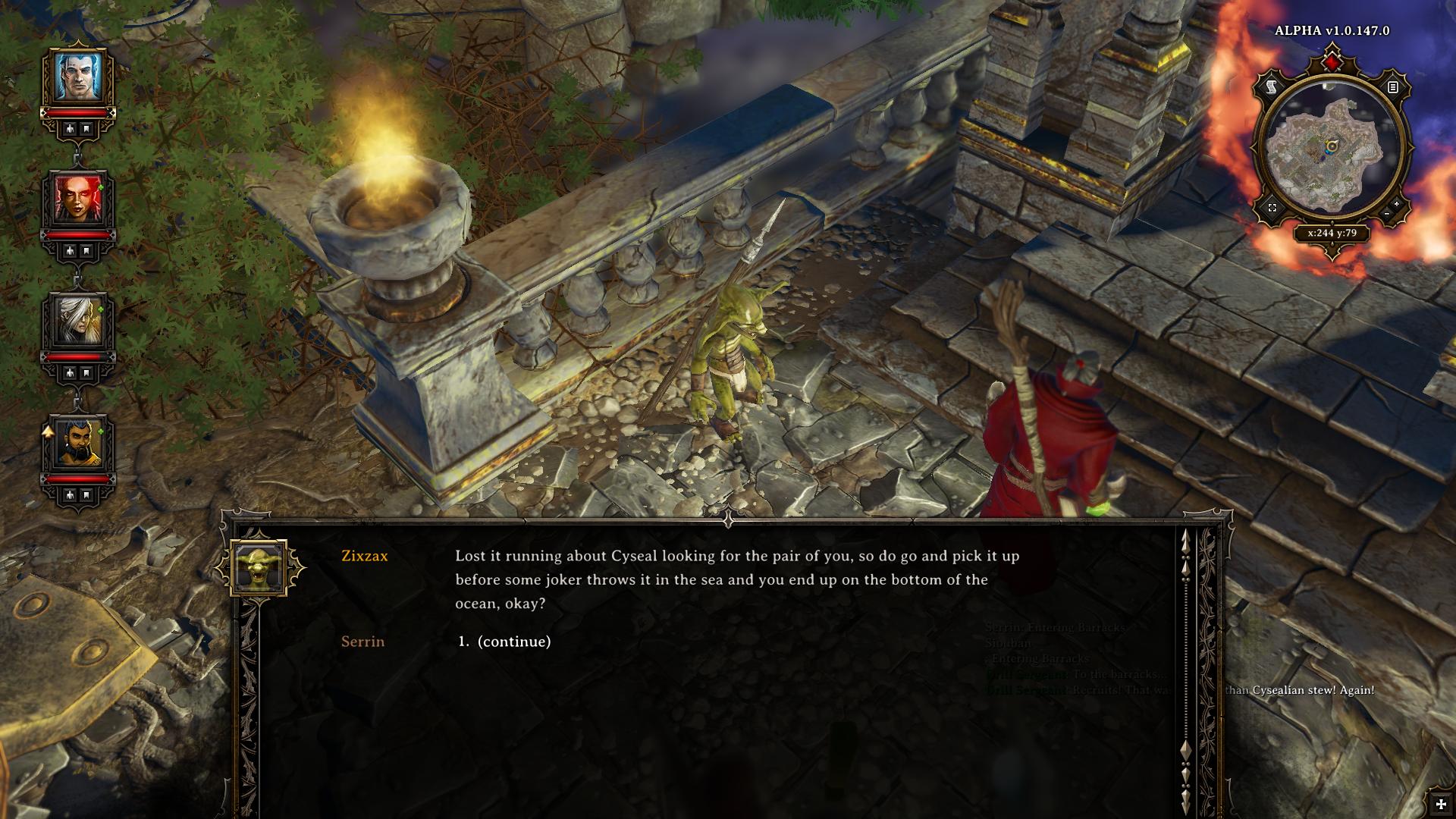This screenshot has width=1456, height=819.
Task: Click the dialogue scrollbar's top arrow
Action: point(1186,540)
